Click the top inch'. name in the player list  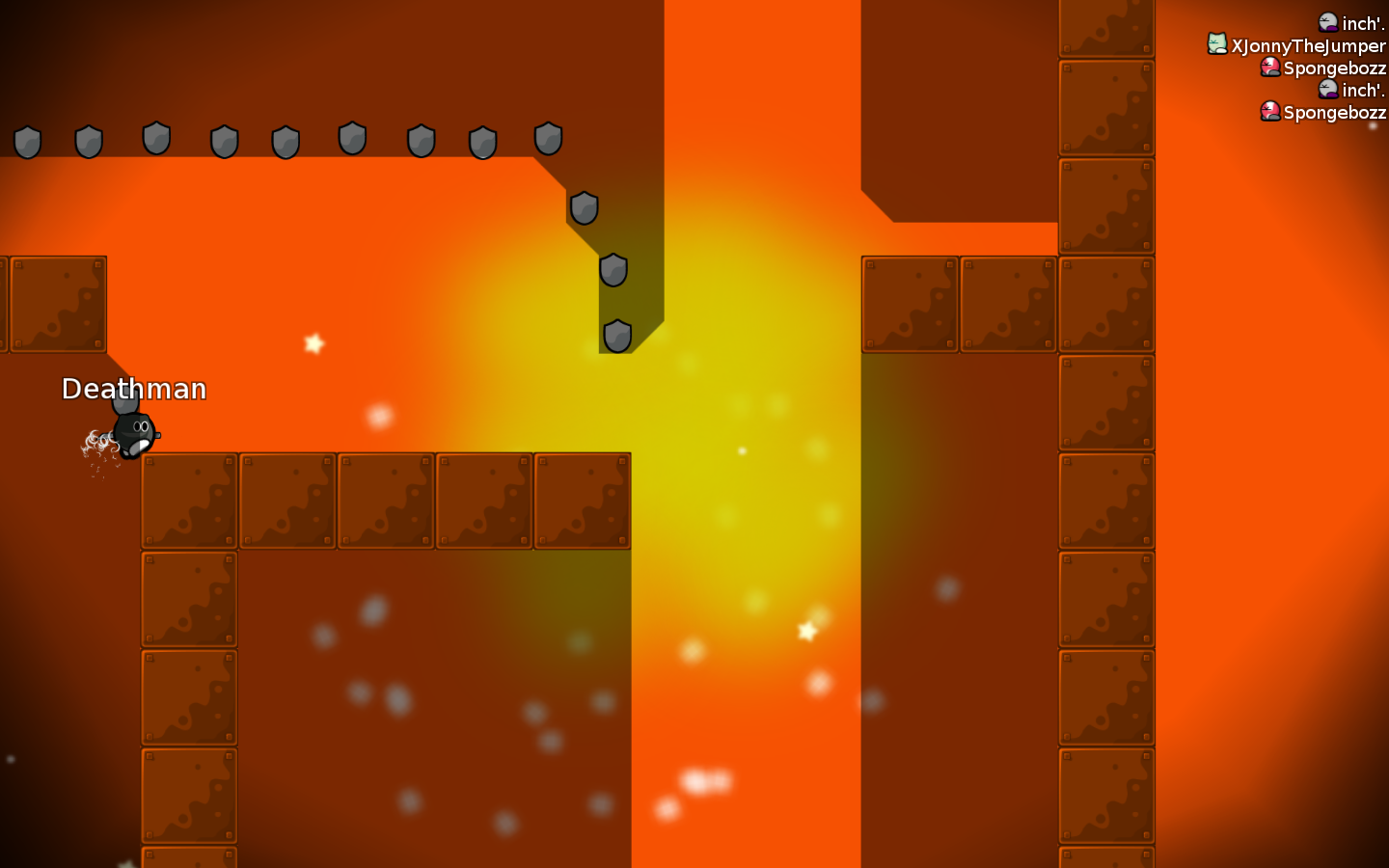tap(1360, 23)
